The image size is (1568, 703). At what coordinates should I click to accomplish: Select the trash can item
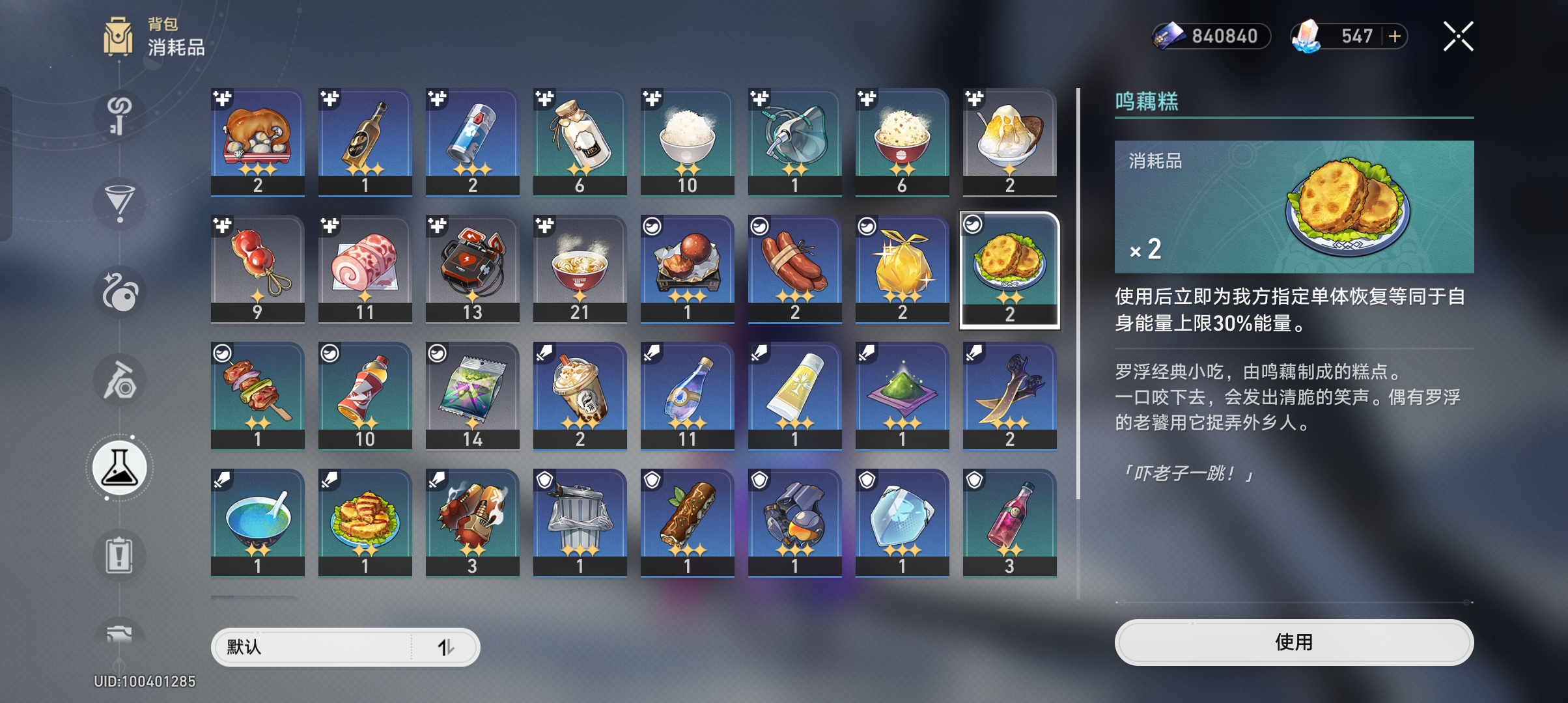pyautogui.click(x=580, y=522)
